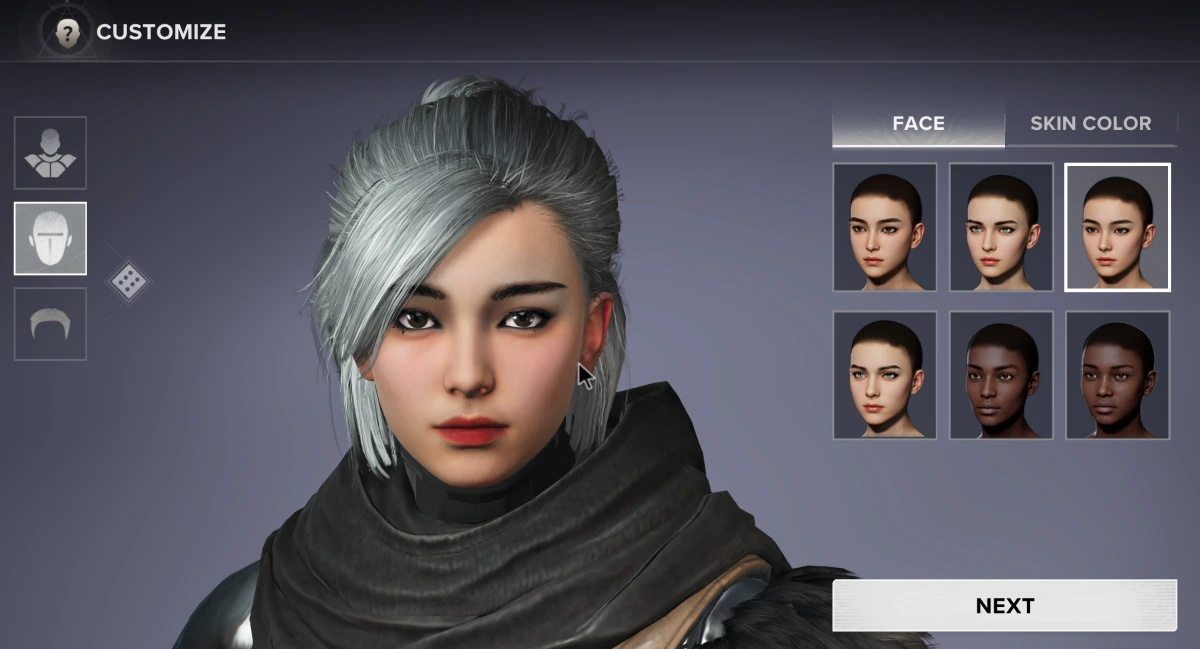Randomize appearance with the dice icon
Viewport: 1200px width, 649px height.
click(x=128, y=281)
